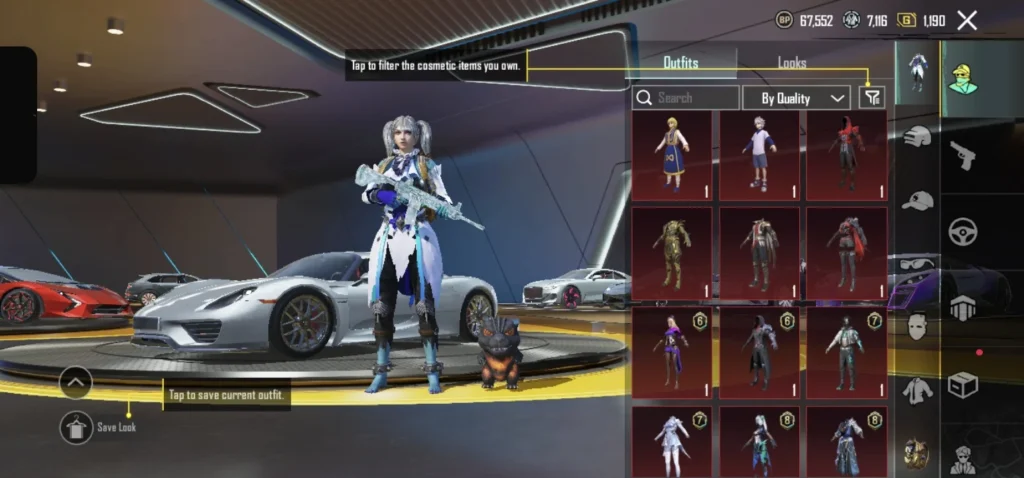Pick the golden armor outfit
1024x478 pixels.
pyautogui.click(x=671, y=253)
